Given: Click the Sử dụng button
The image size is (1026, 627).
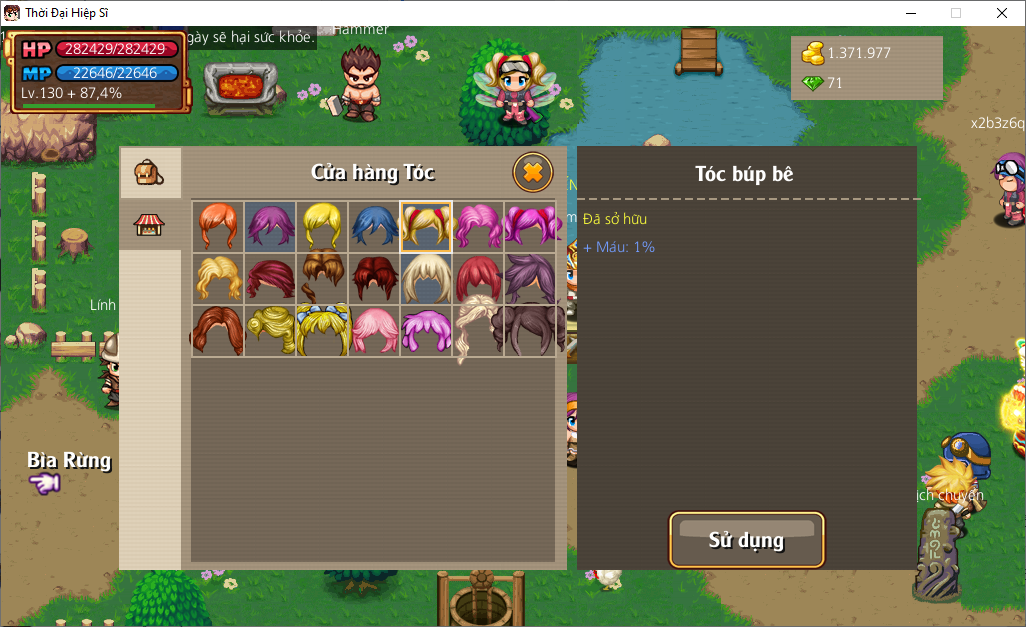Looking at the screenshot, I should coord(746,540).
